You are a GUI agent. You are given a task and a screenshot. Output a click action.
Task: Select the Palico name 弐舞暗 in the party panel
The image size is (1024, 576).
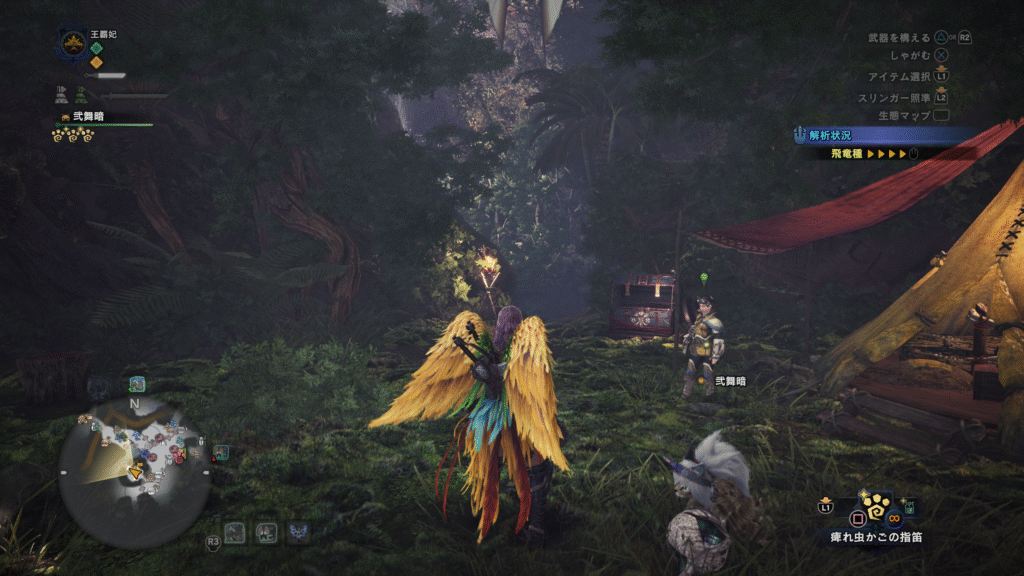pyautogui.click(x=87, y=117)
